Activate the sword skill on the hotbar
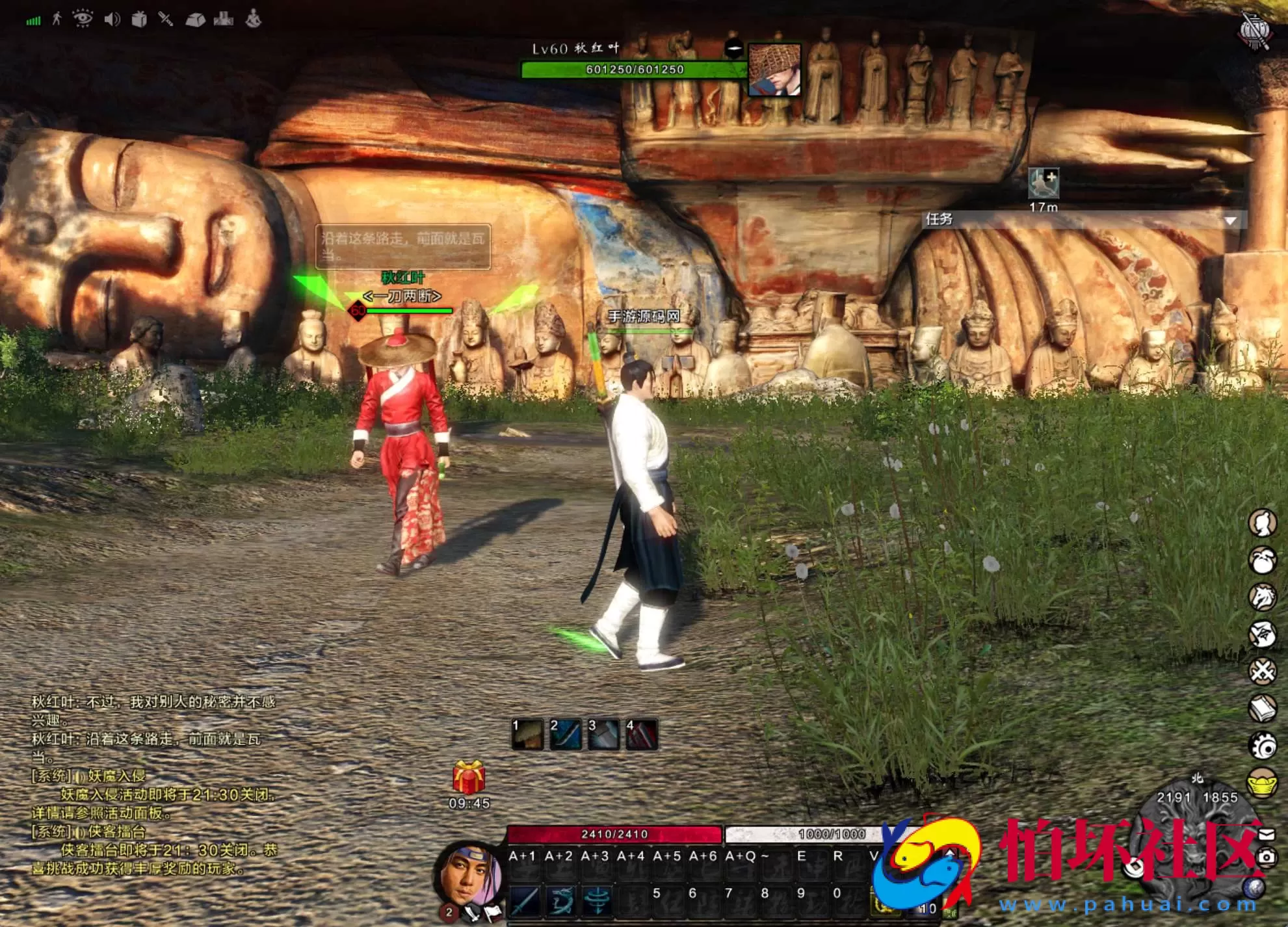The height and width of the screenshot is (927, 1288). (524, 901)
